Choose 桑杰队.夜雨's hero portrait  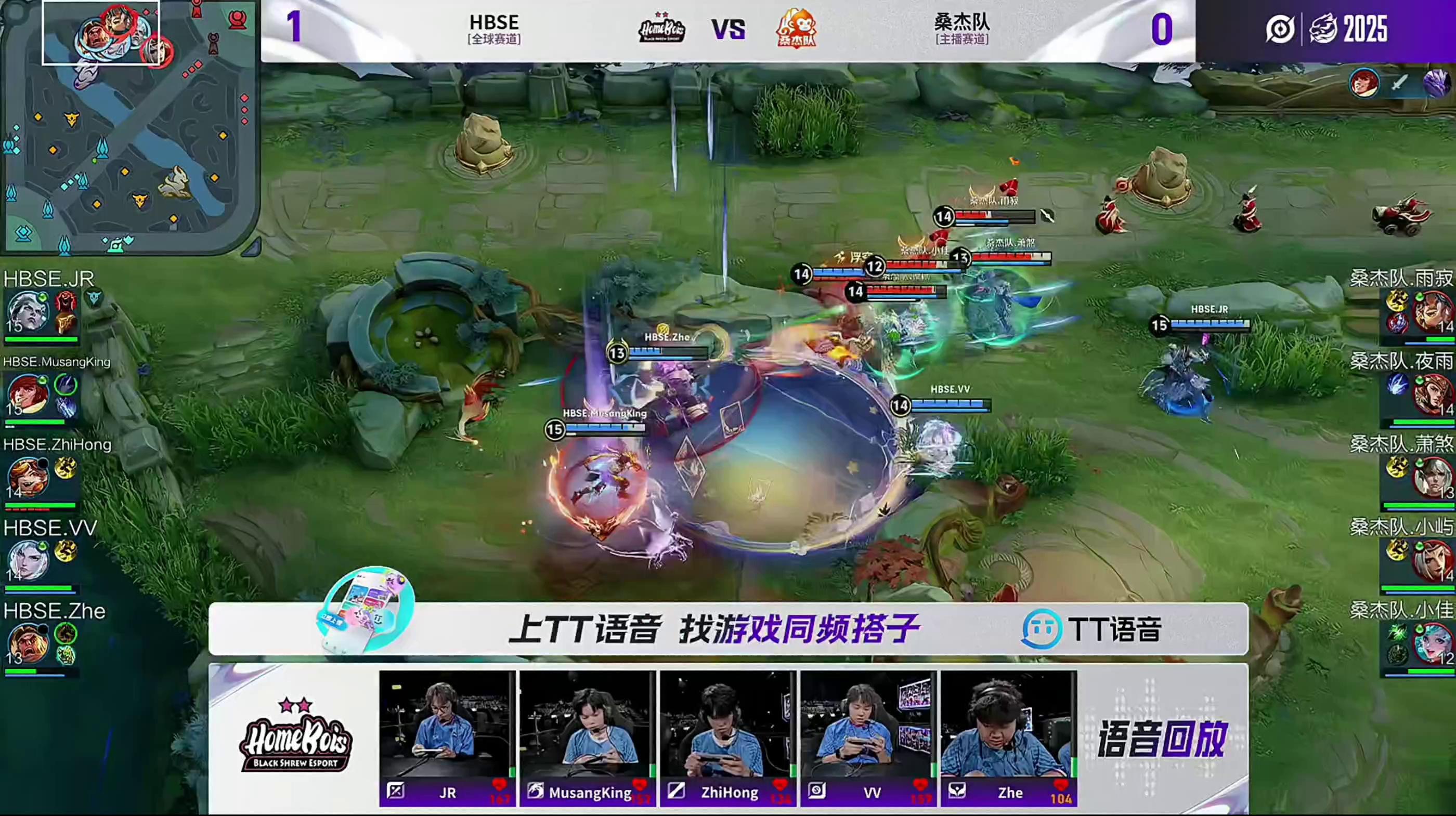(1432, 394)
